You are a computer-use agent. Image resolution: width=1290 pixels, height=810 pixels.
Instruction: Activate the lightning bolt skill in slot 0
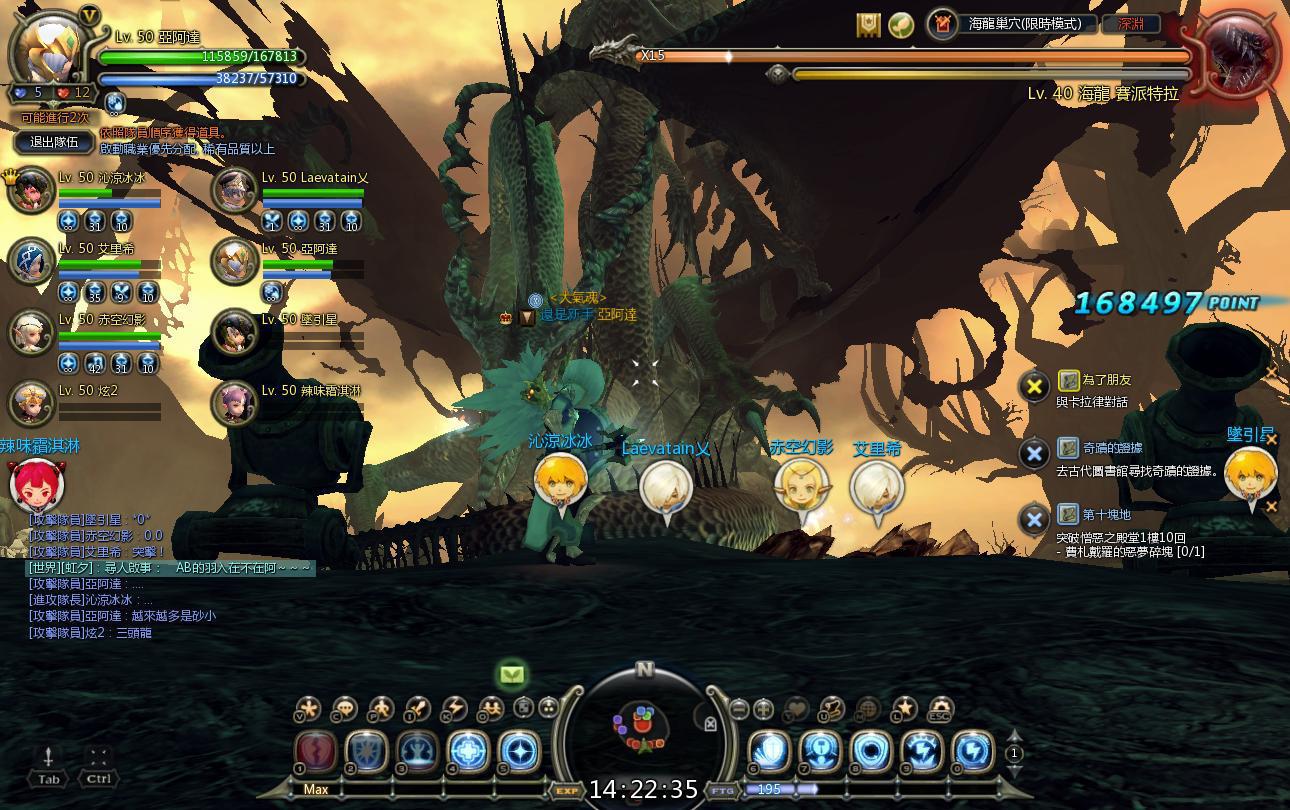click(x=972, y=752)
